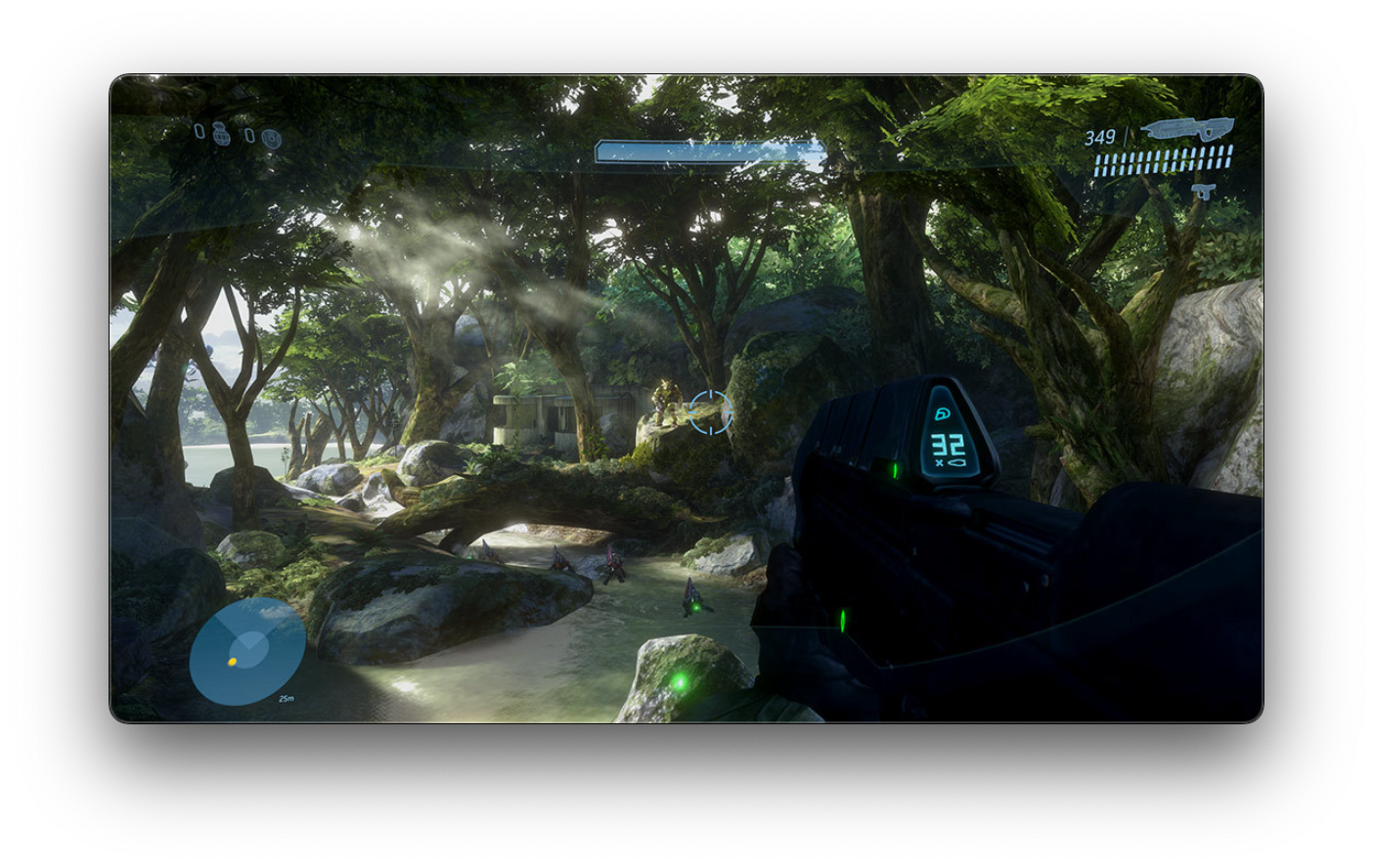1373x868 pixels.
Task: Click the assault rifle weapon icon
Action: pyautogui.click(x=1186, y=128)
